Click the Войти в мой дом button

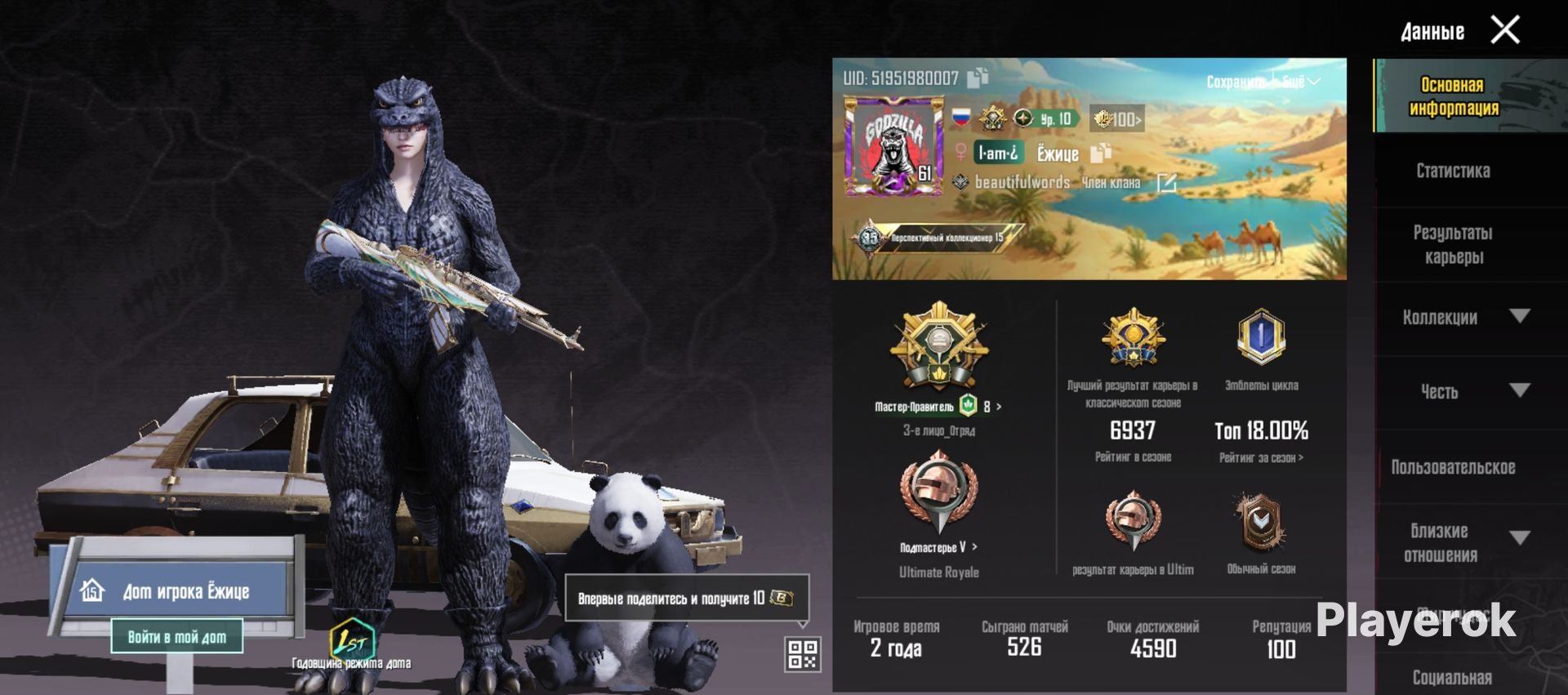click(177, 636)
